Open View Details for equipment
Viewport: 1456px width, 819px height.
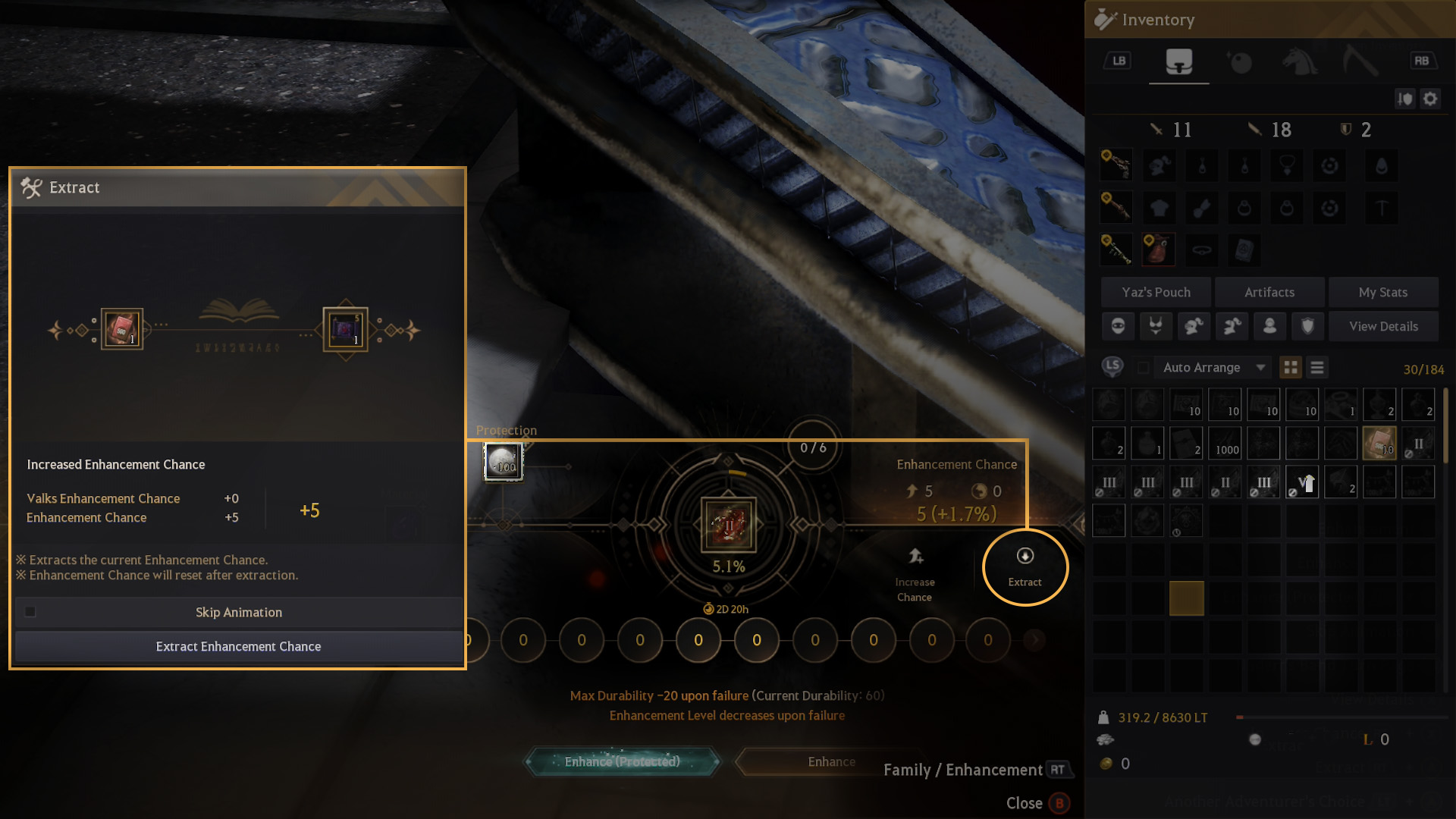pyautogui.click(x=1382, y=326)
